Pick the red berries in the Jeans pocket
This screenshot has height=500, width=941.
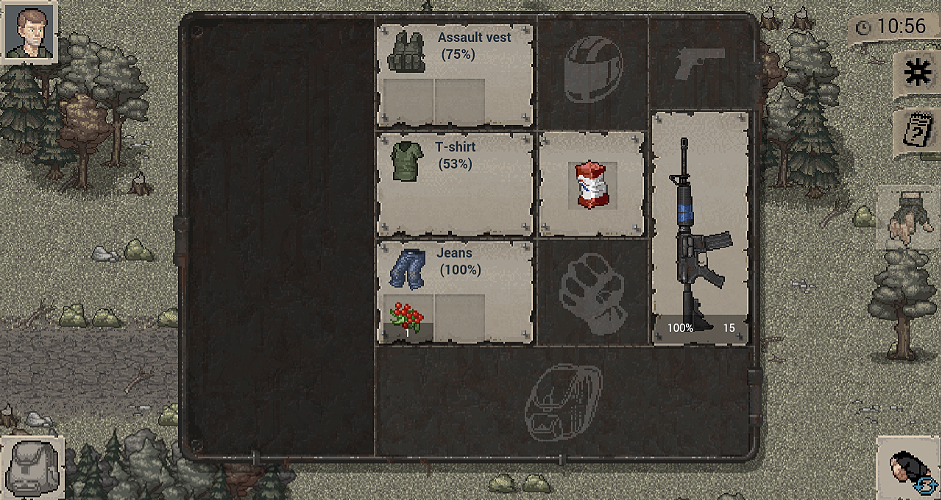pos(407,320)
